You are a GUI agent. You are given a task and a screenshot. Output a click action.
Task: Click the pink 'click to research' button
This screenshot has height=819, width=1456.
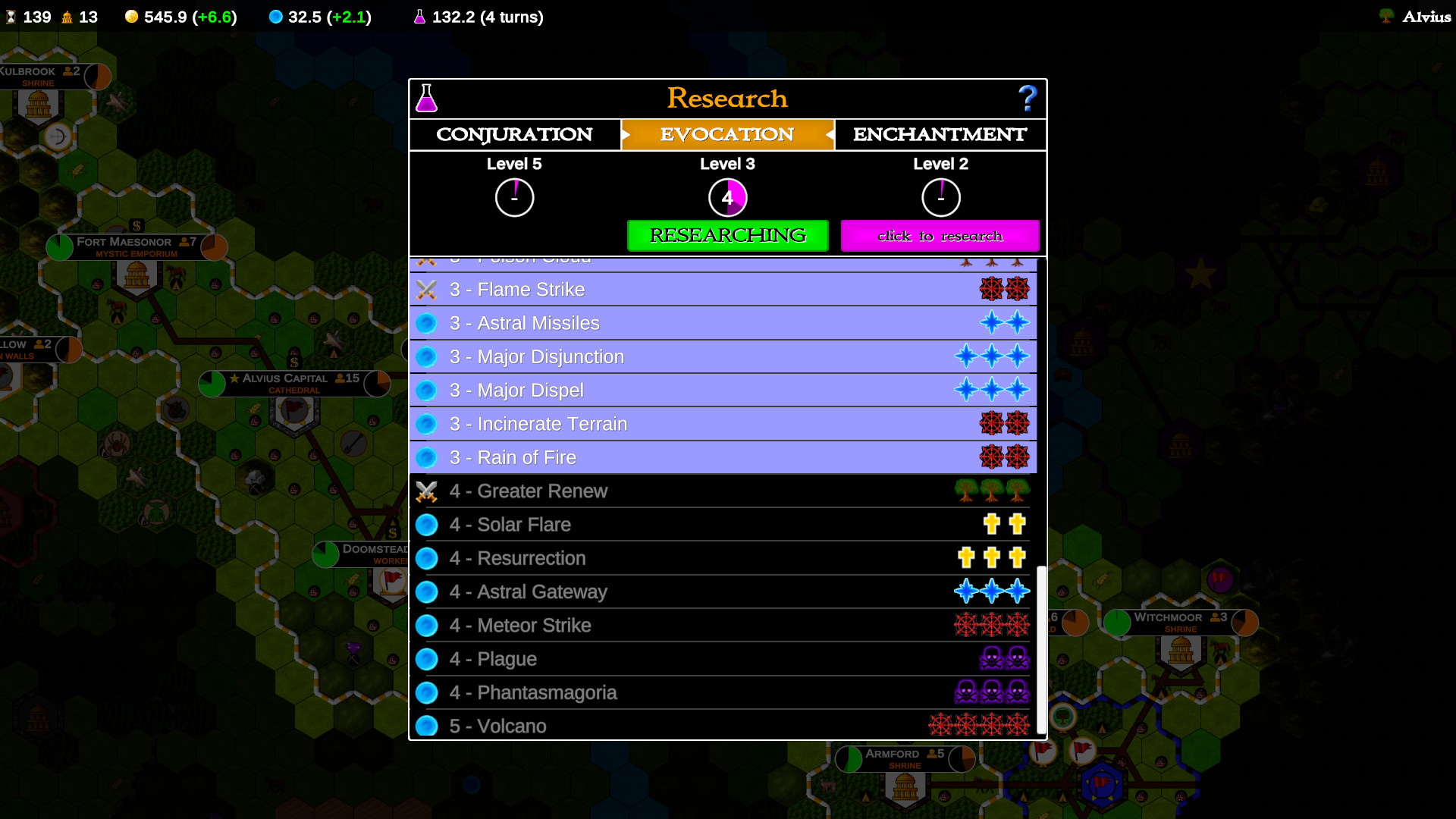940,235
